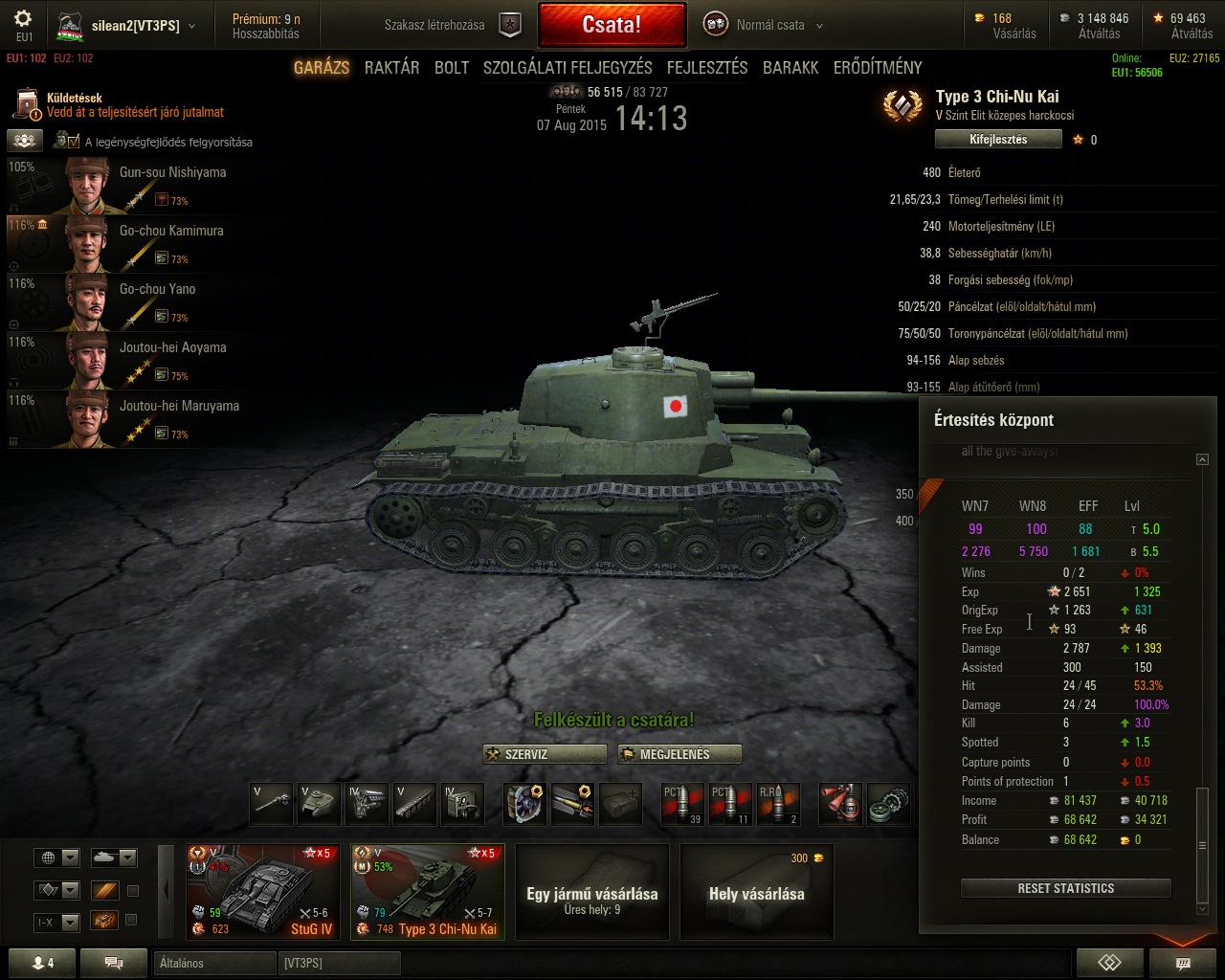The image size is (1225, 980).
Task: Open the gear settings menu
Action: click(x=23, y=19)
